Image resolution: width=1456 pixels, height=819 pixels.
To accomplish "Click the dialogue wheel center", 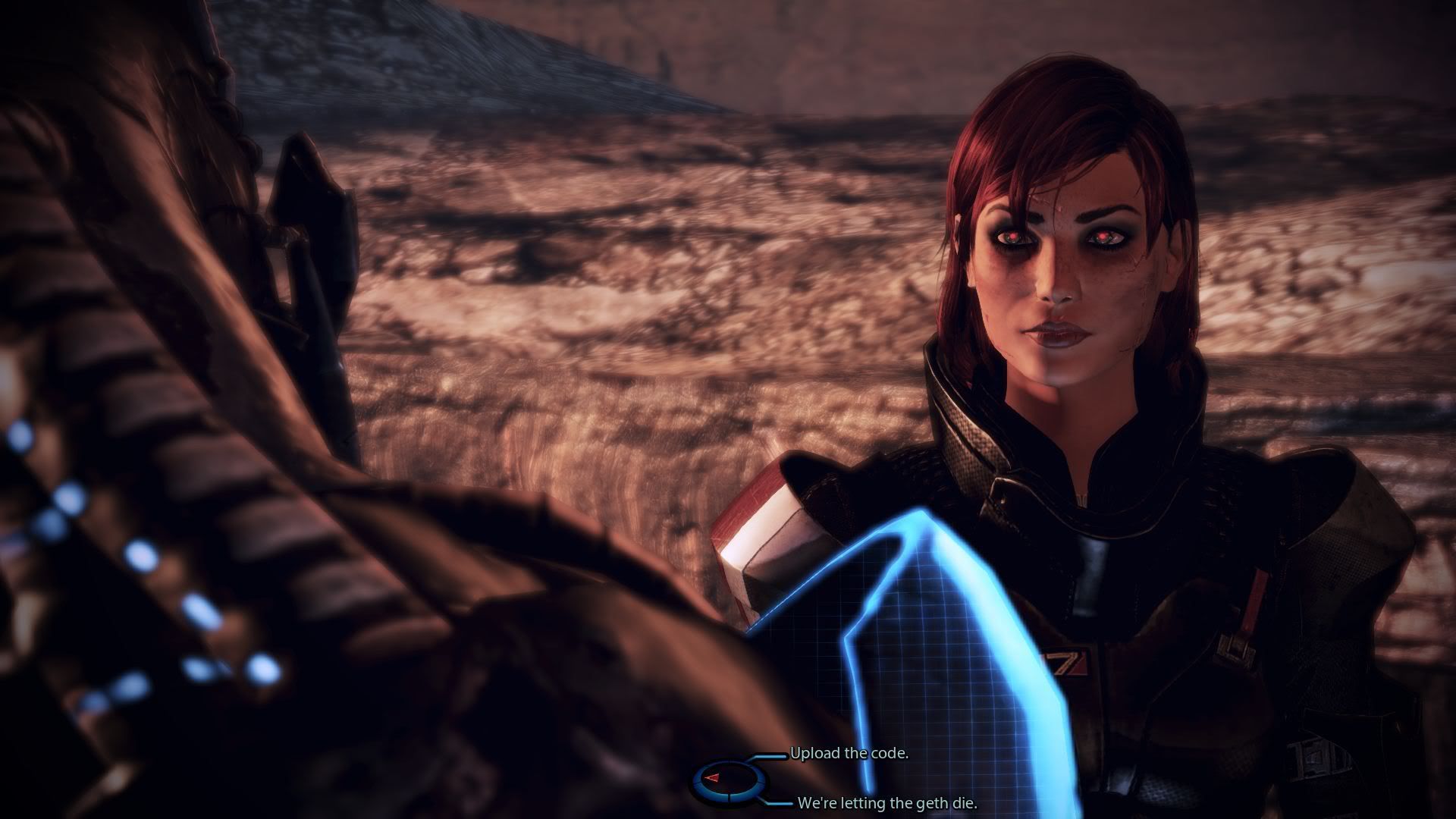I will [730, 779].
